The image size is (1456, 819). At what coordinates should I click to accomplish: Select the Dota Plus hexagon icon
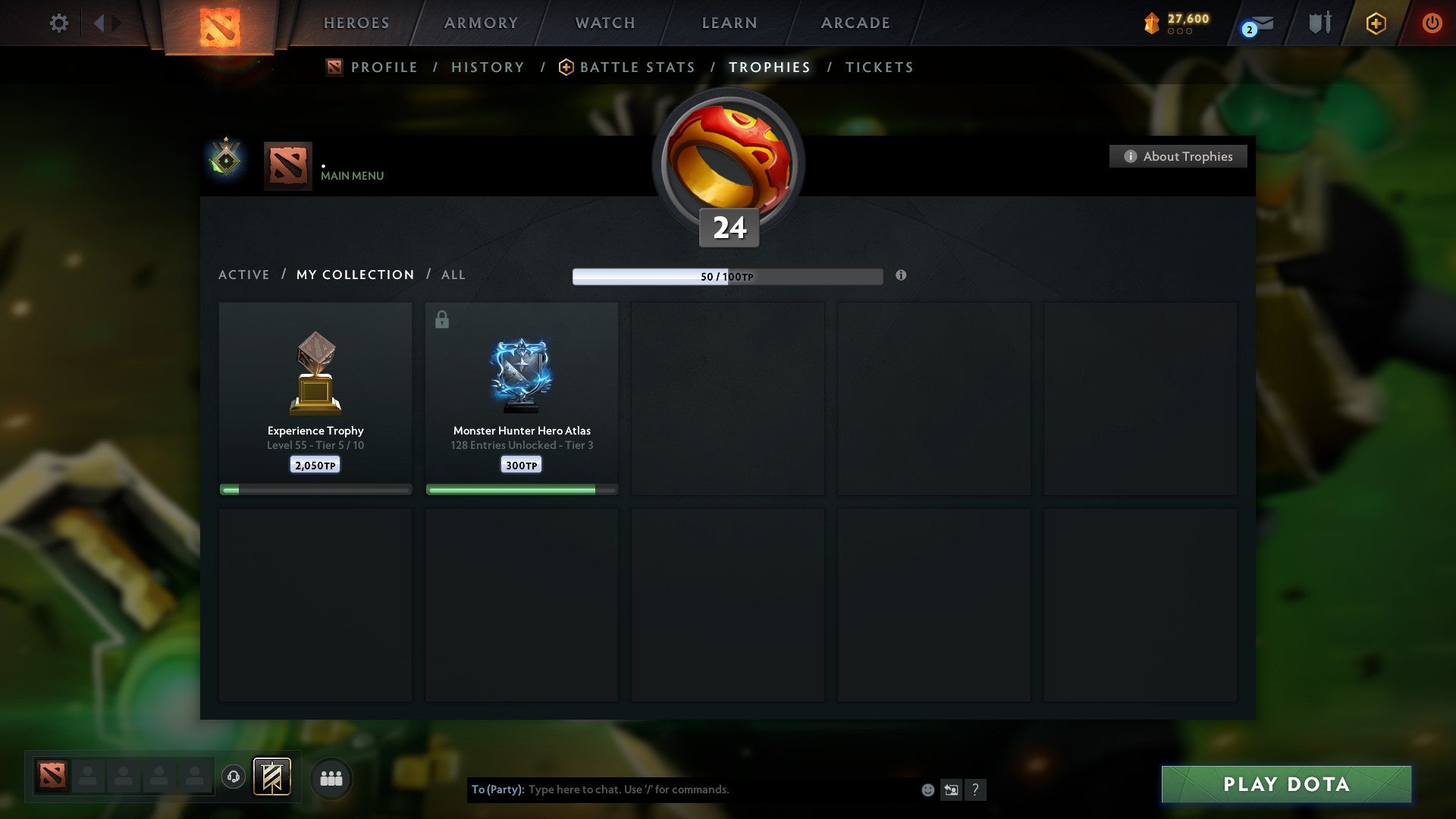(x=1376, y=23)
